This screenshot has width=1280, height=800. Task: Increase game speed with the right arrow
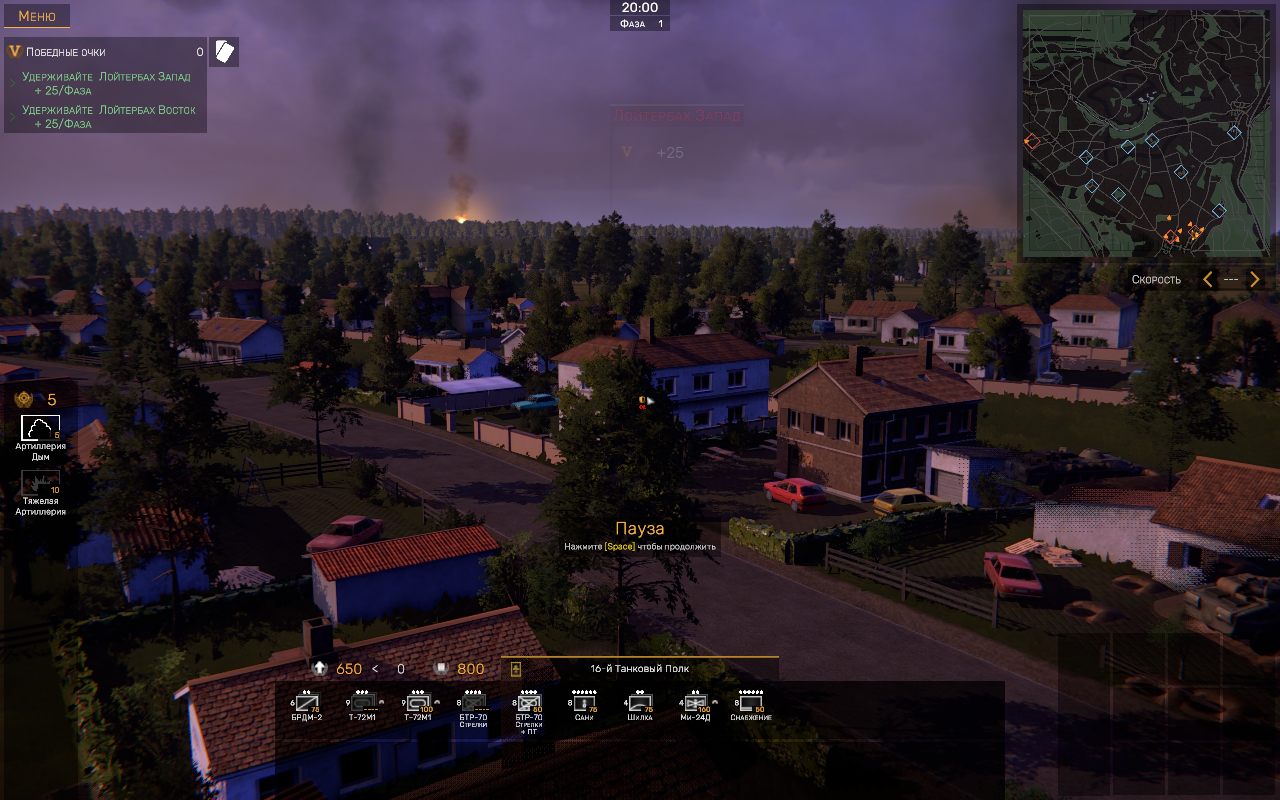tap(1255, 280)
